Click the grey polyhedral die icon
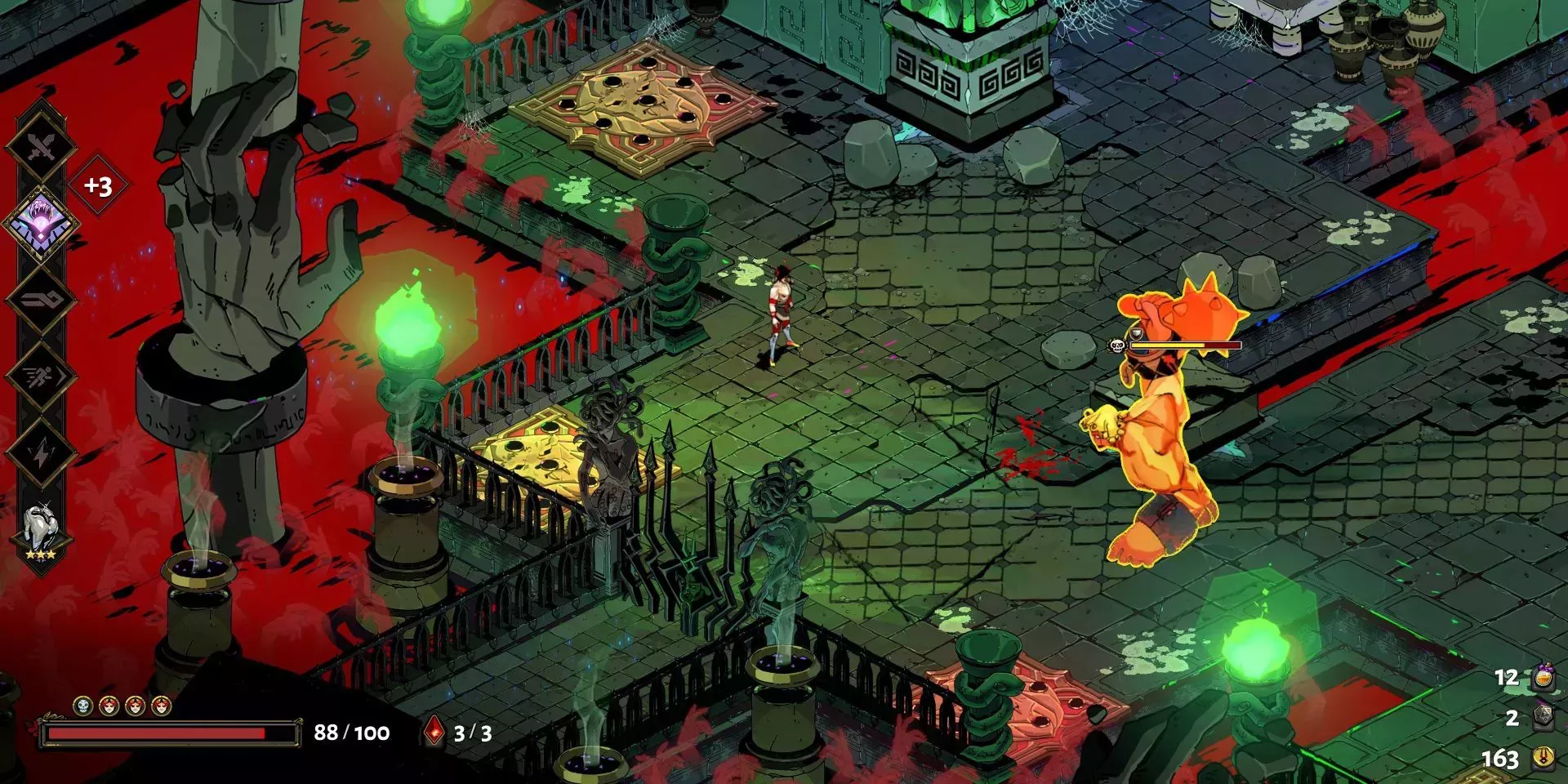The height and width of the screenshot is (784, 1568). click(1543, 718)
